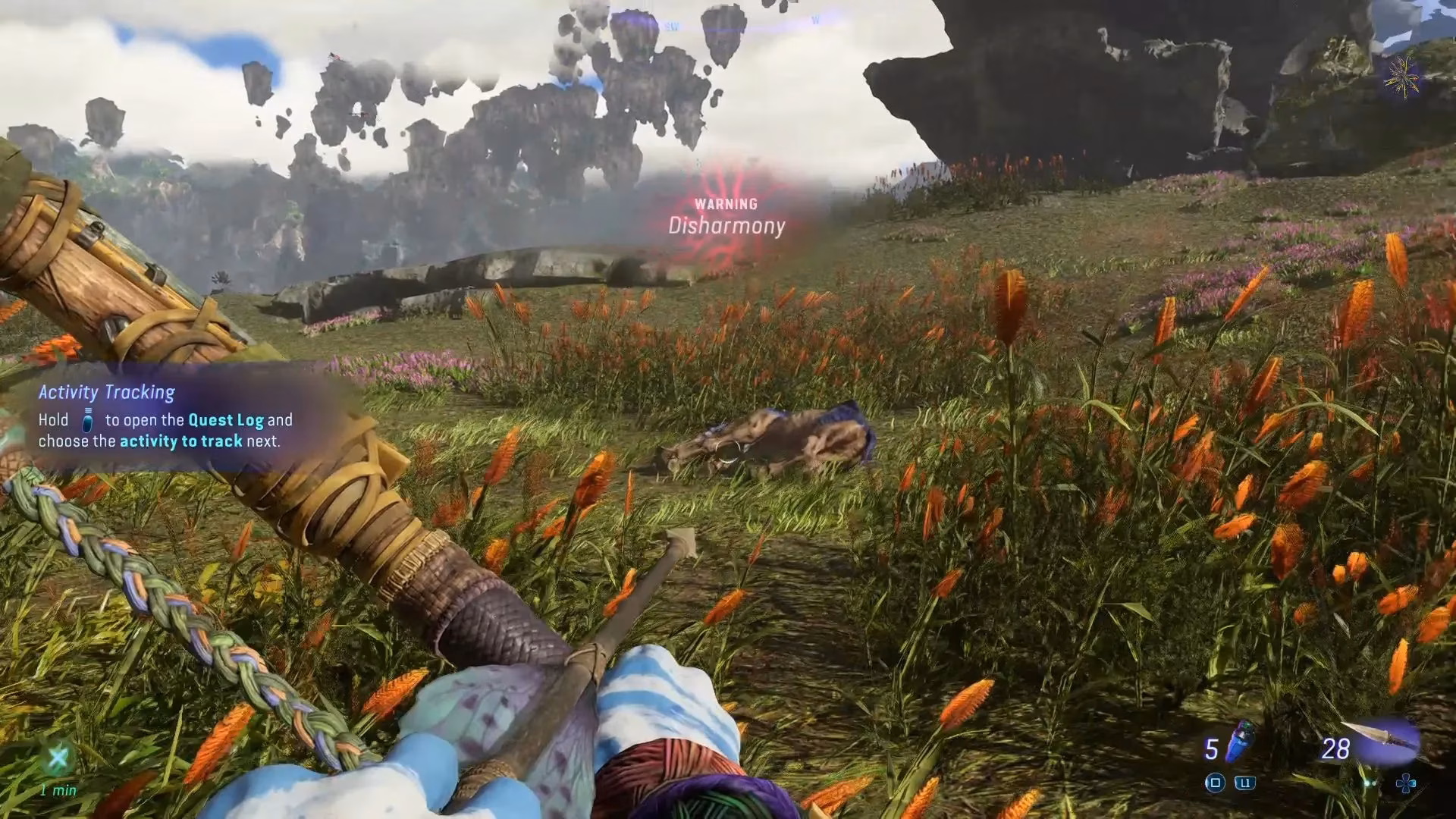Select the Activity Tracking tooltip header
The width and height of the screenshot is (1456, 819).
coord(106,392)
